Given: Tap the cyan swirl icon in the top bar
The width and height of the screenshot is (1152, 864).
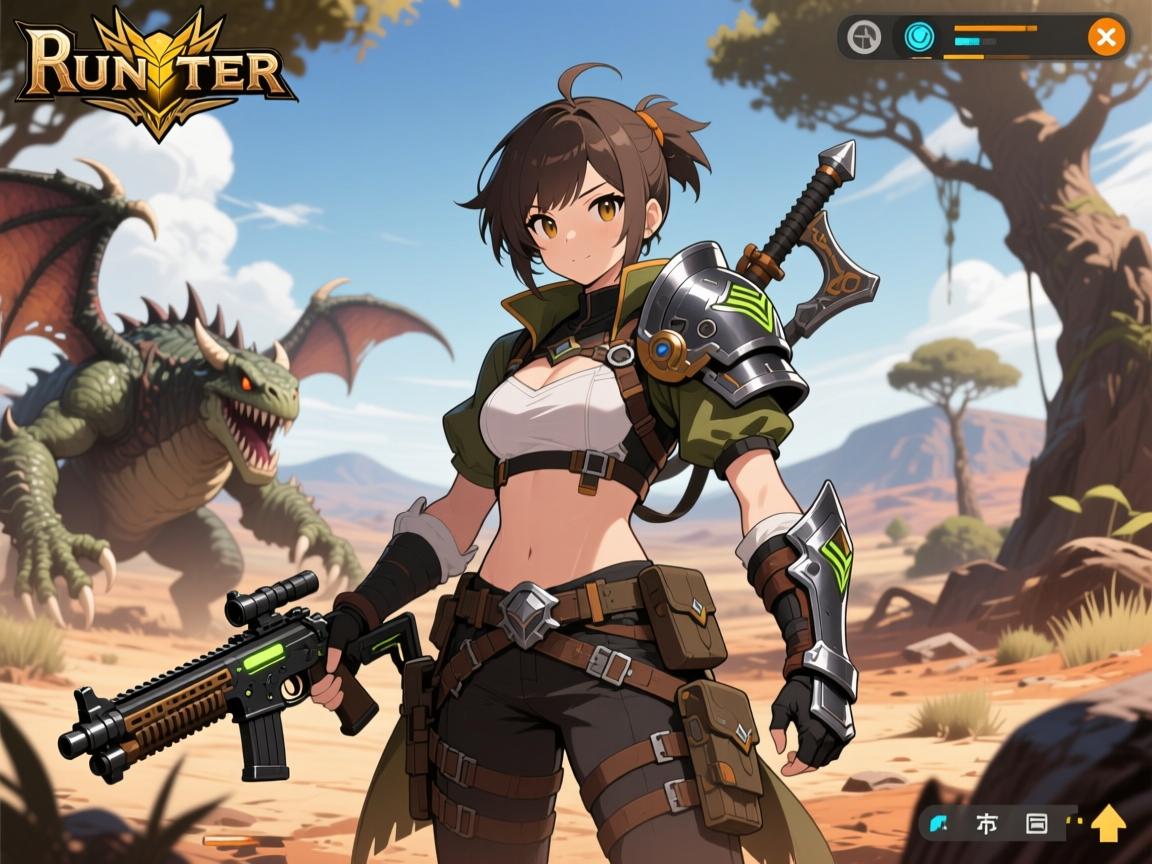Looking at the screenshot, I should tap(917, 38).
